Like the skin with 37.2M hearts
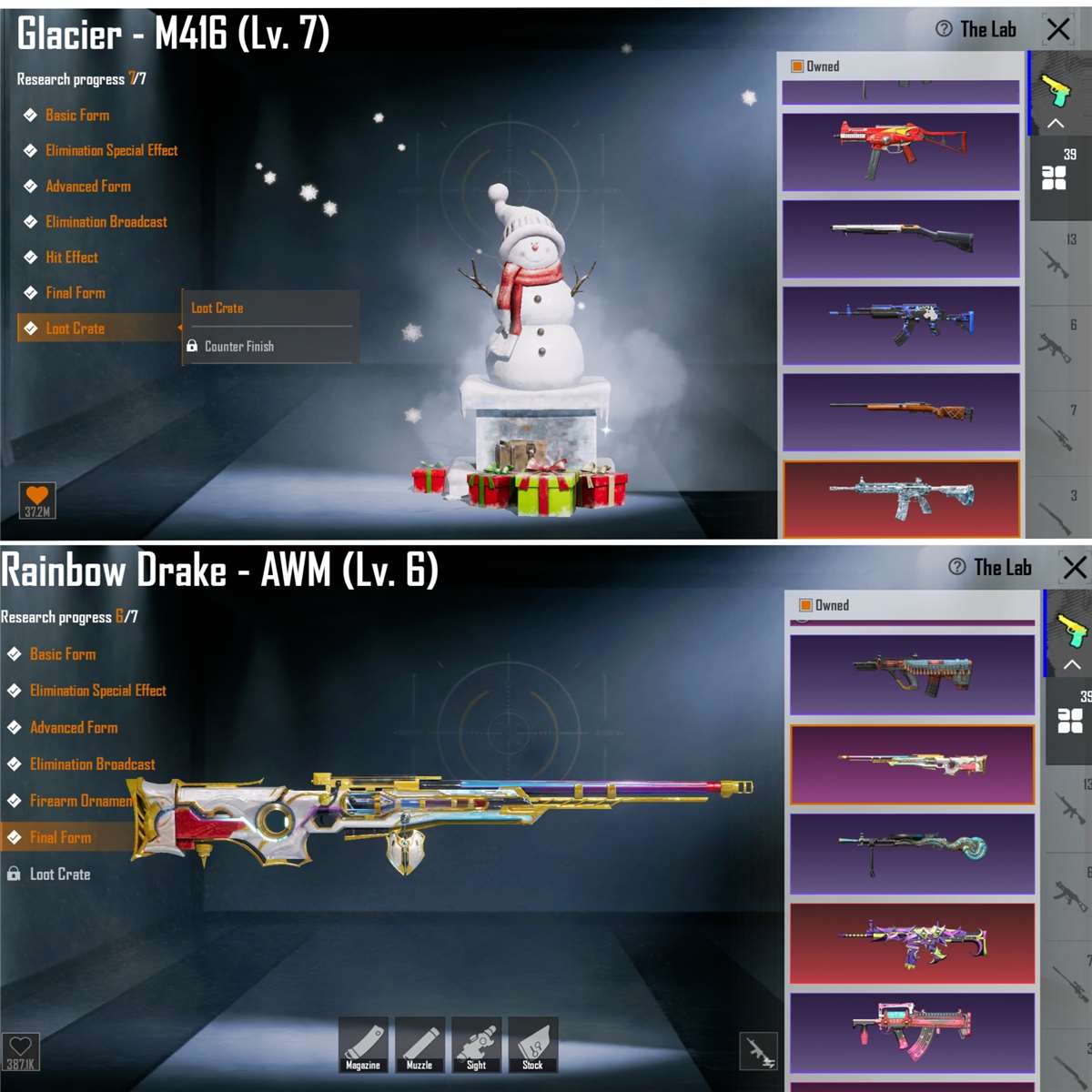The width and height of the screenshot is (1092, 1092). point(37,500)
